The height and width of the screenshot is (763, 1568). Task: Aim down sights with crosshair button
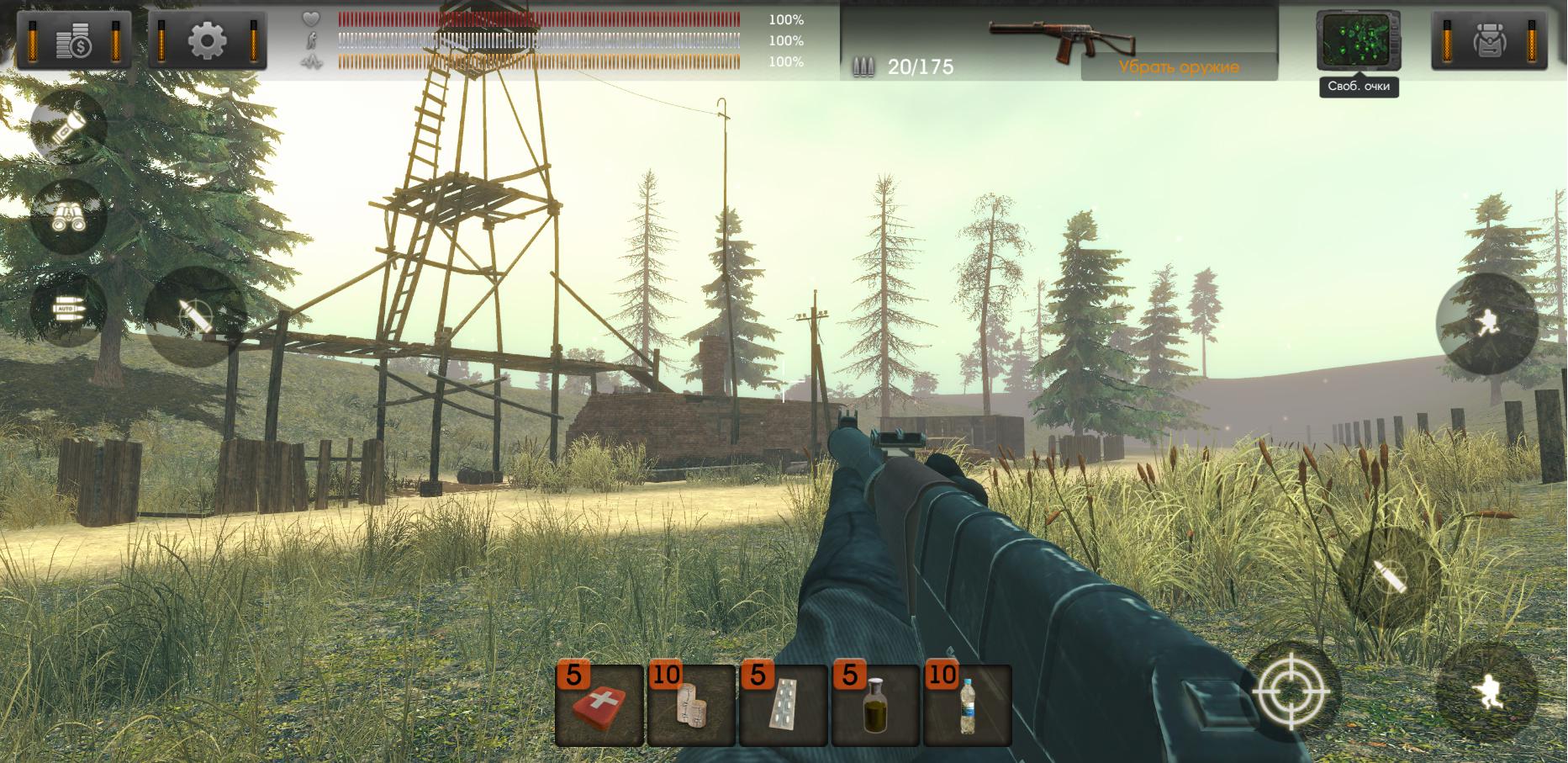[1291, 691]
